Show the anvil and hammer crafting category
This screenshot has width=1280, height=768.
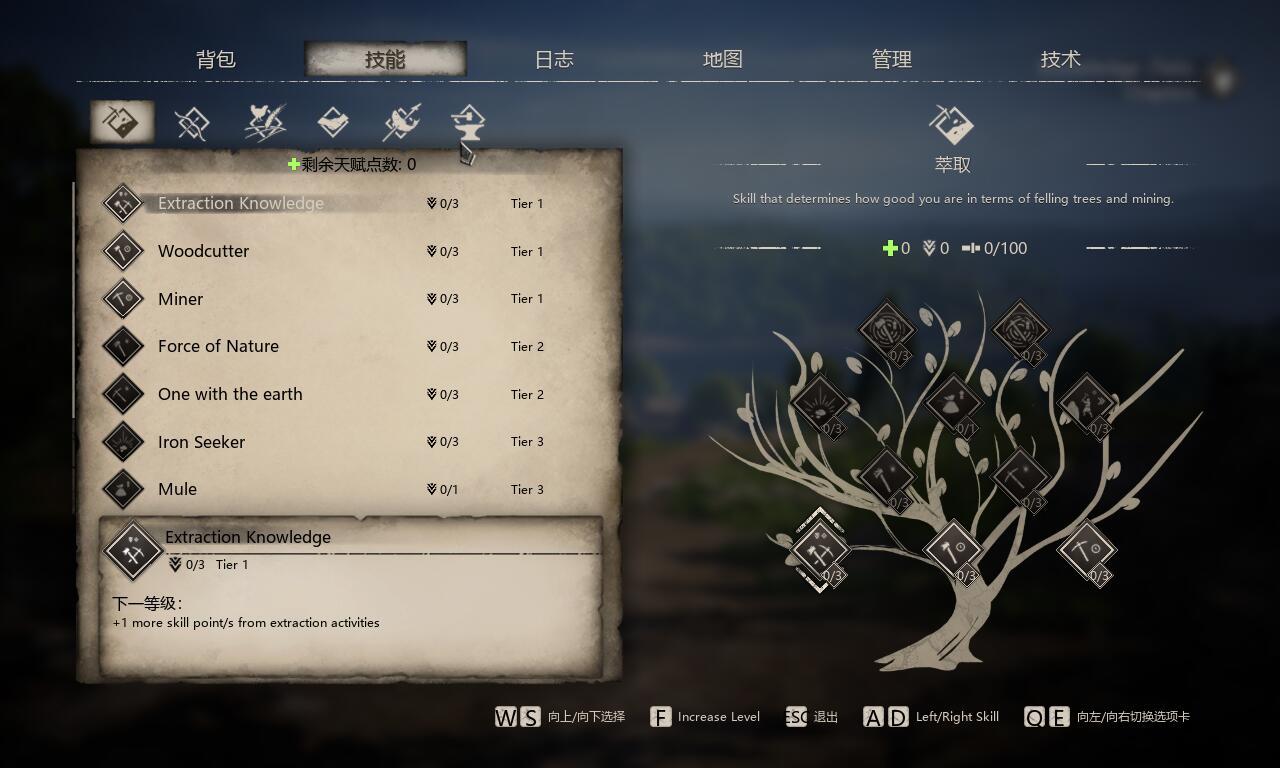pyautogui.click(x=467, y=123)
